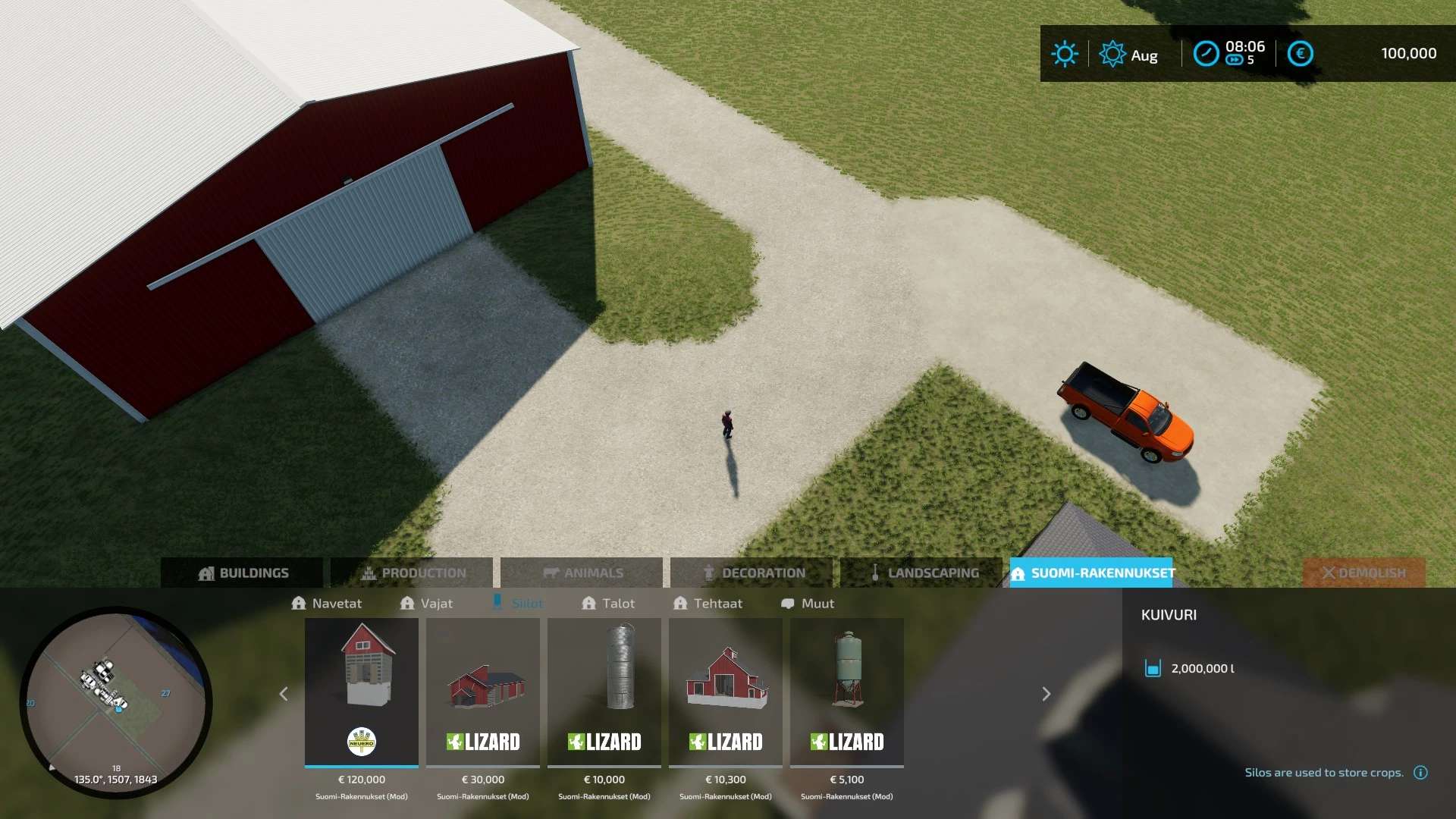Open the Vajat subcategory
This screenshot has width=1456, height=819.
[426, 604]
